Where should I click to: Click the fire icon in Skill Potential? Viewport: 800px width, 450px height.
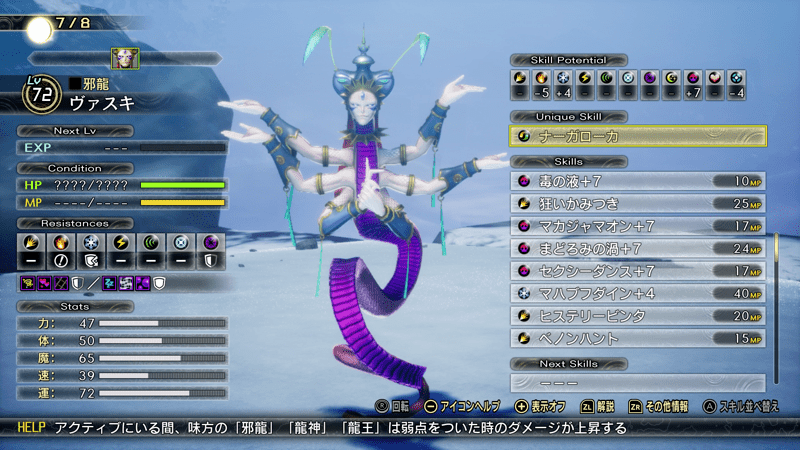[541, 77]
